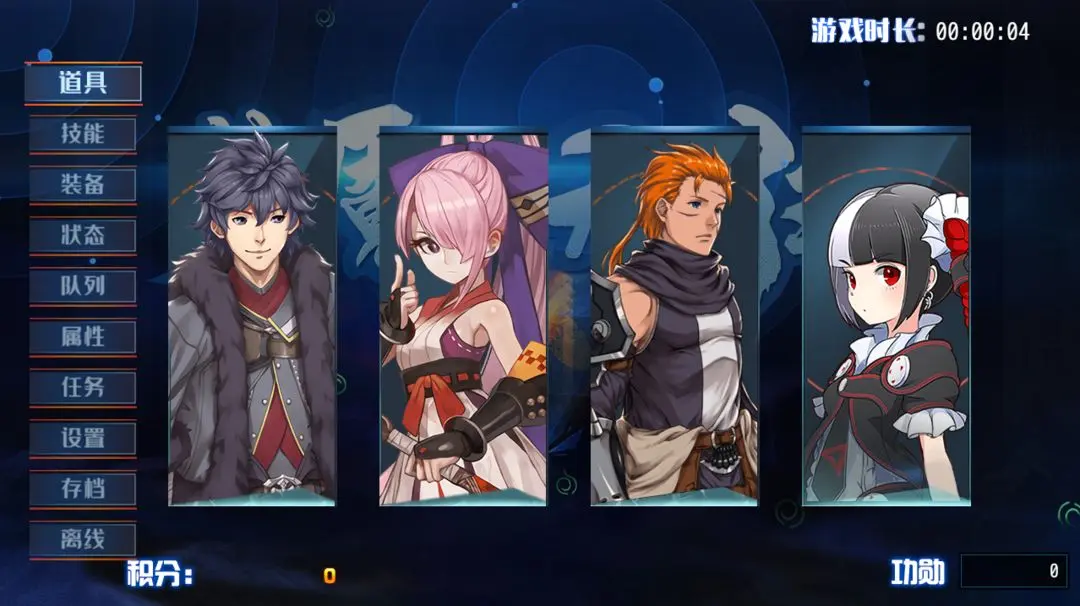View the 任务 (Quests) menu
The image size is (1080, 606).
tap(83, 388)
